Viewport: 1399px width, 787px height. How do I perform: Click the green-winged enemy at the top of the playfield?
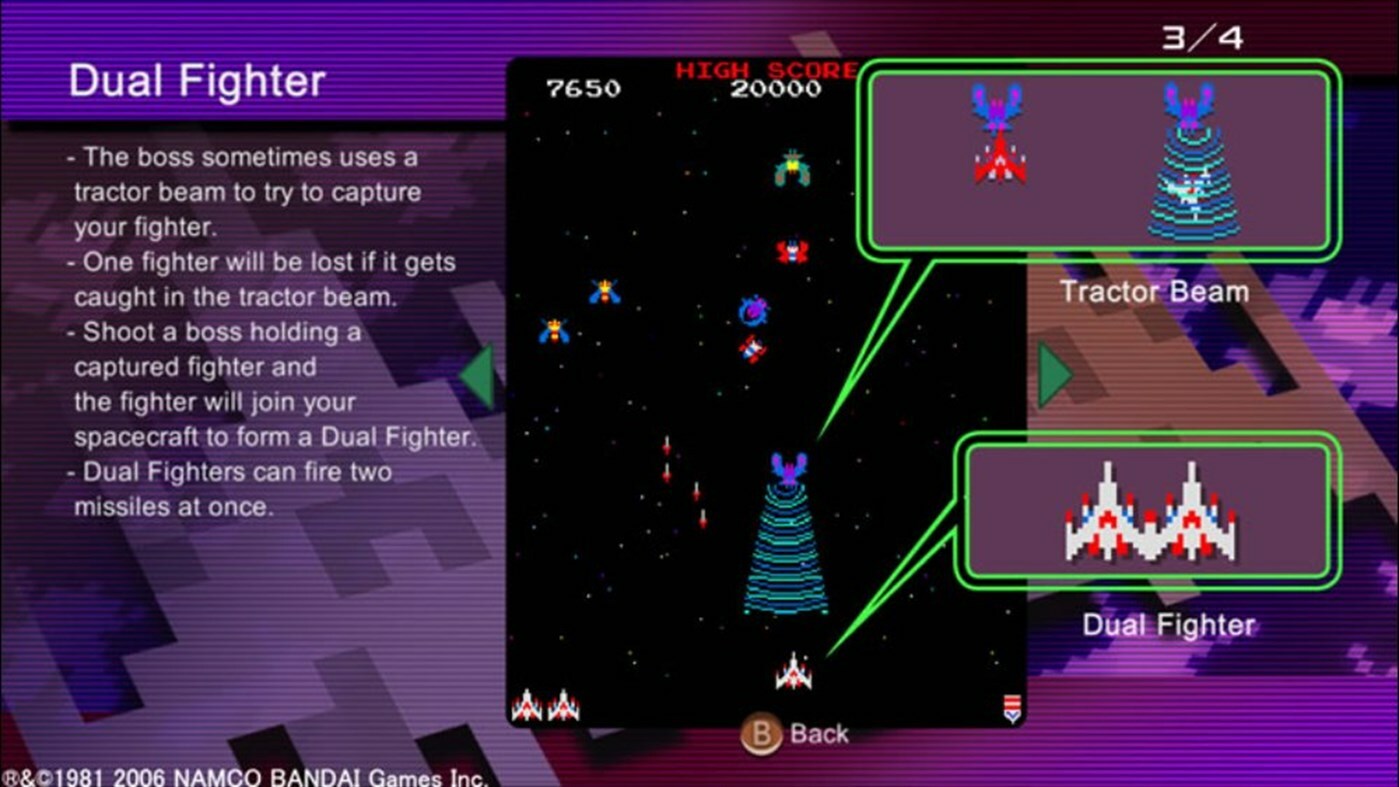tap(790, 165)
